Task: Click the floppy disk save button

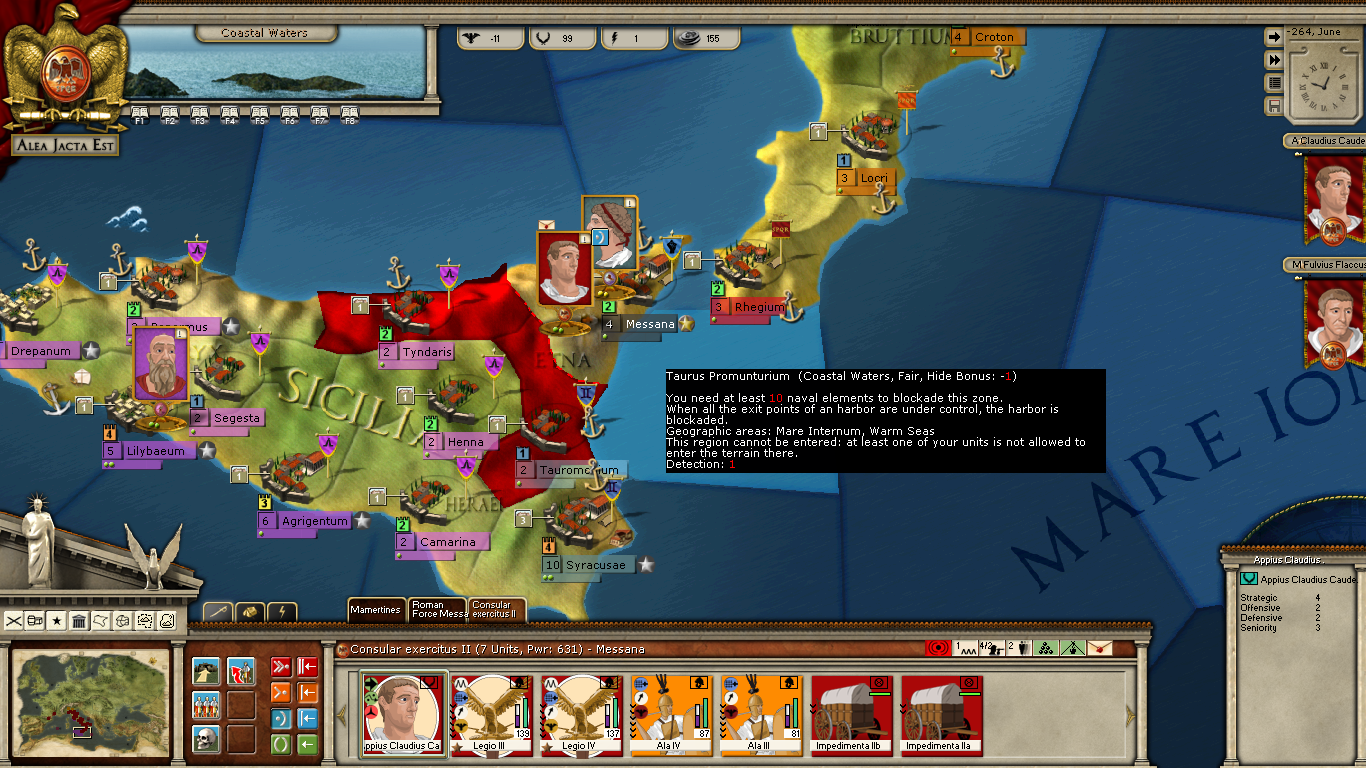Action: point(1274,105)
